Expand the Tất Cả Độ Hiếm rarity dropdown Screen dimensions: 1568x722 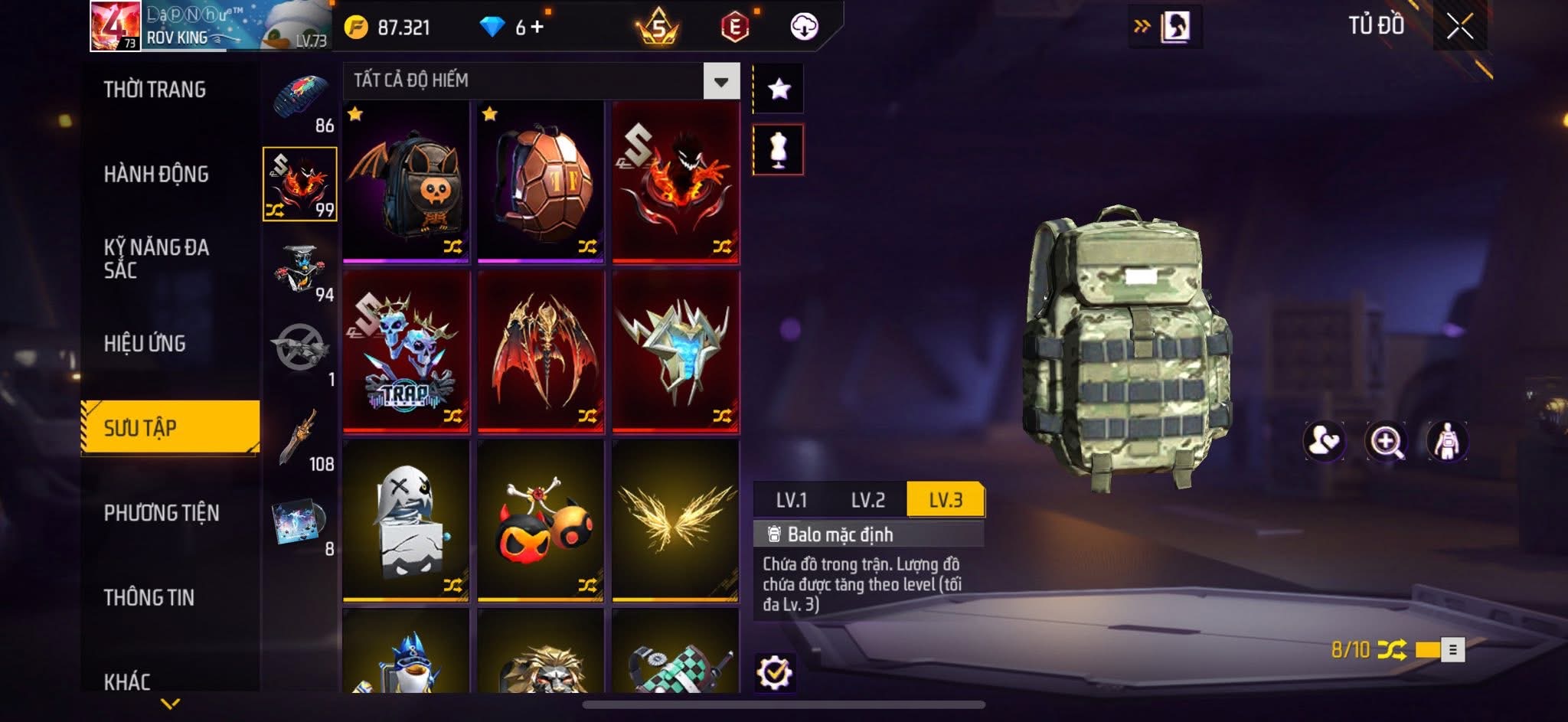[x=720, y=81]
